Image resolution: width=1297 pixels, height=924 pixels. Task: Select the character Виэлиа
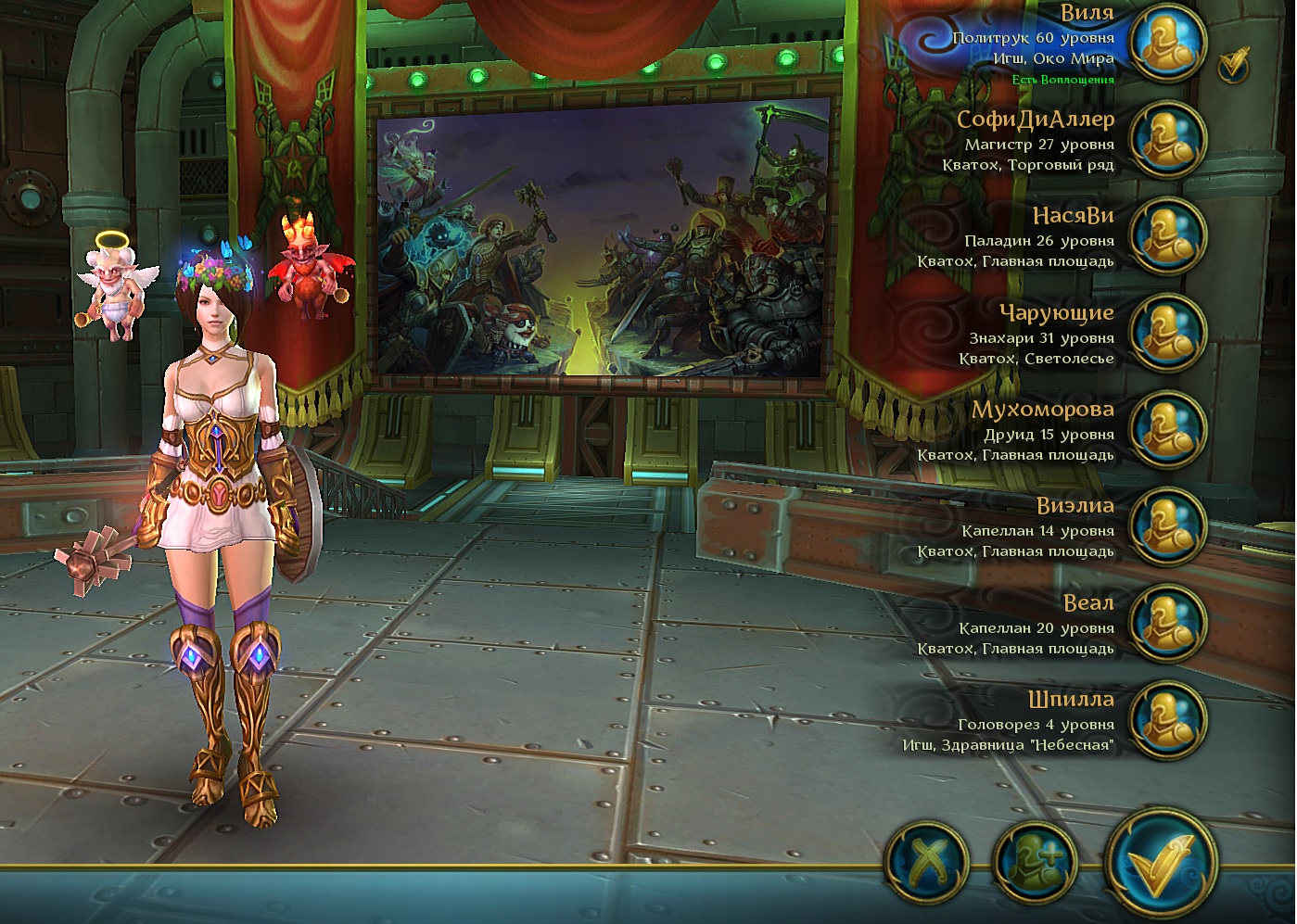tap(1167, 525)
